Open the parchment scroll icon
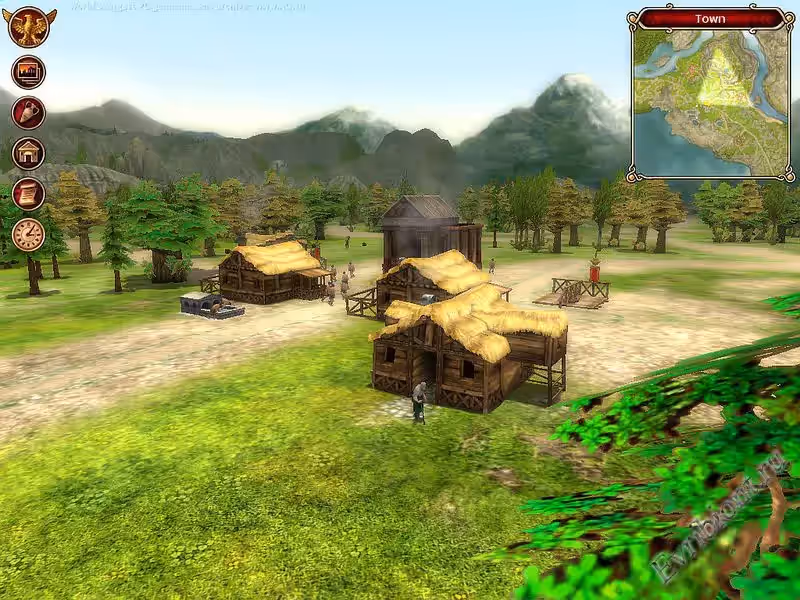The image size is (800, 600). [x=28, y=193]
